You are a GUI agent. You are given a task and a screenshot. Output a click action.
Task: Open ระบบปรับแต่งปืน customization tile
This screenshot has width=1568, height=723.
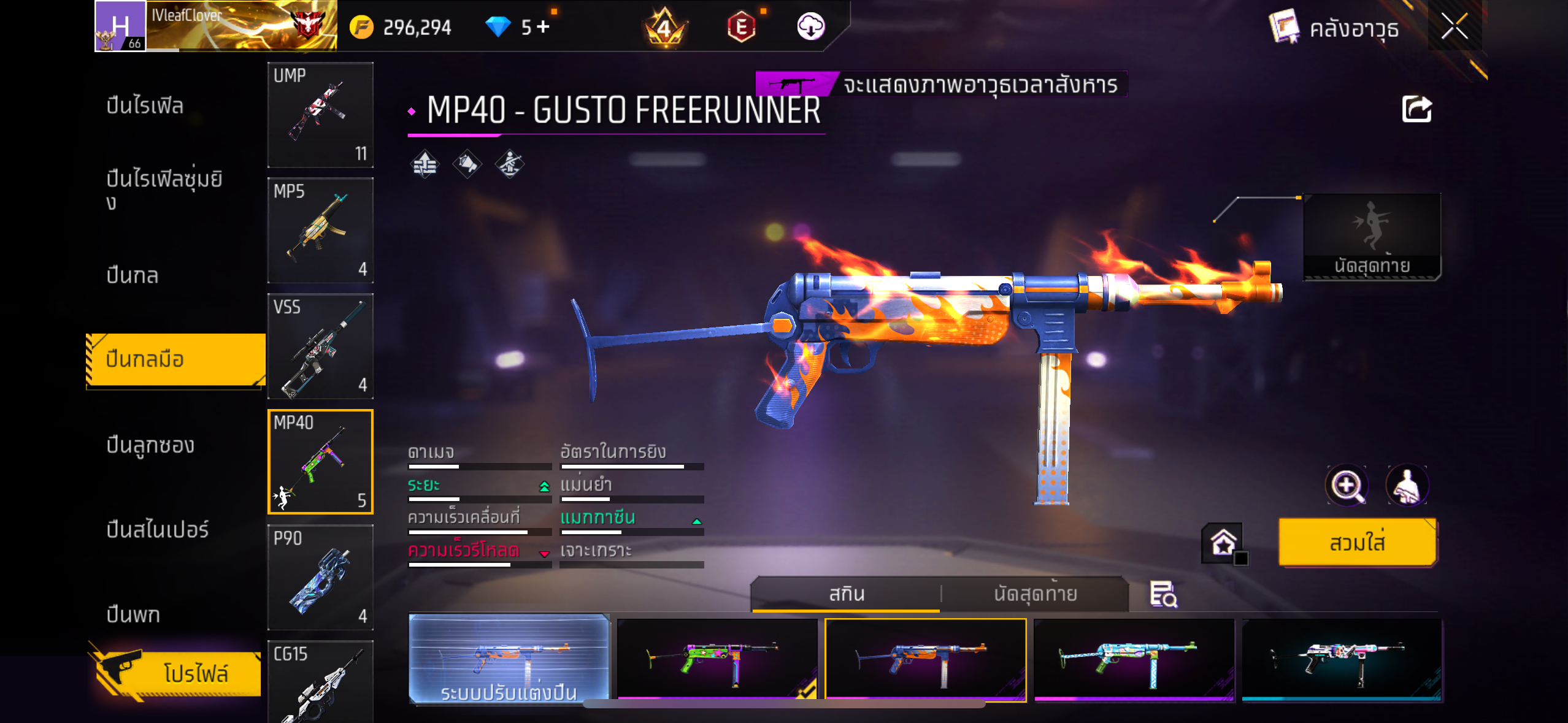coord(509,659)
